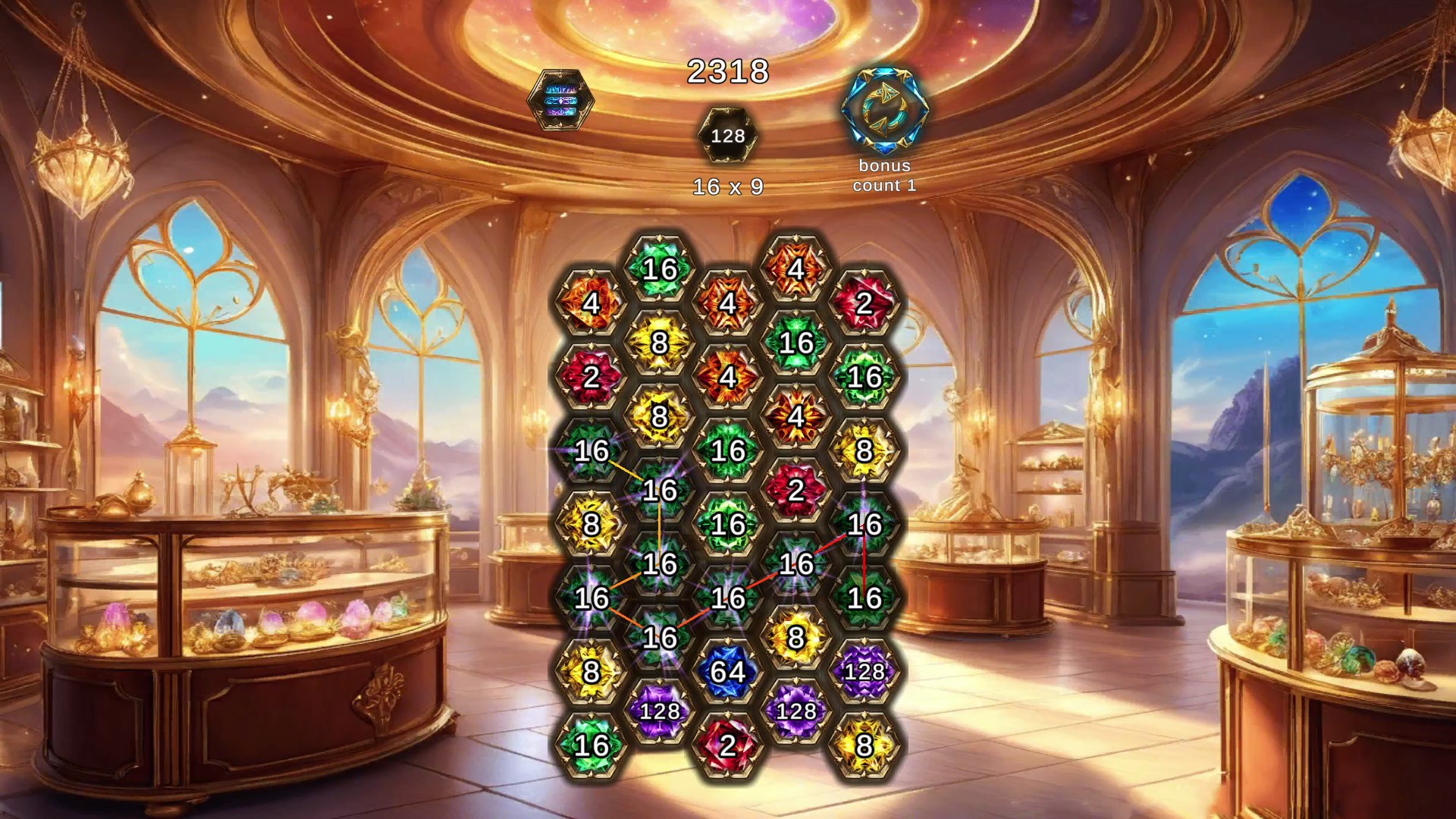
Task: Toggle the bonus count 1 feature
Action: point(885,176)
